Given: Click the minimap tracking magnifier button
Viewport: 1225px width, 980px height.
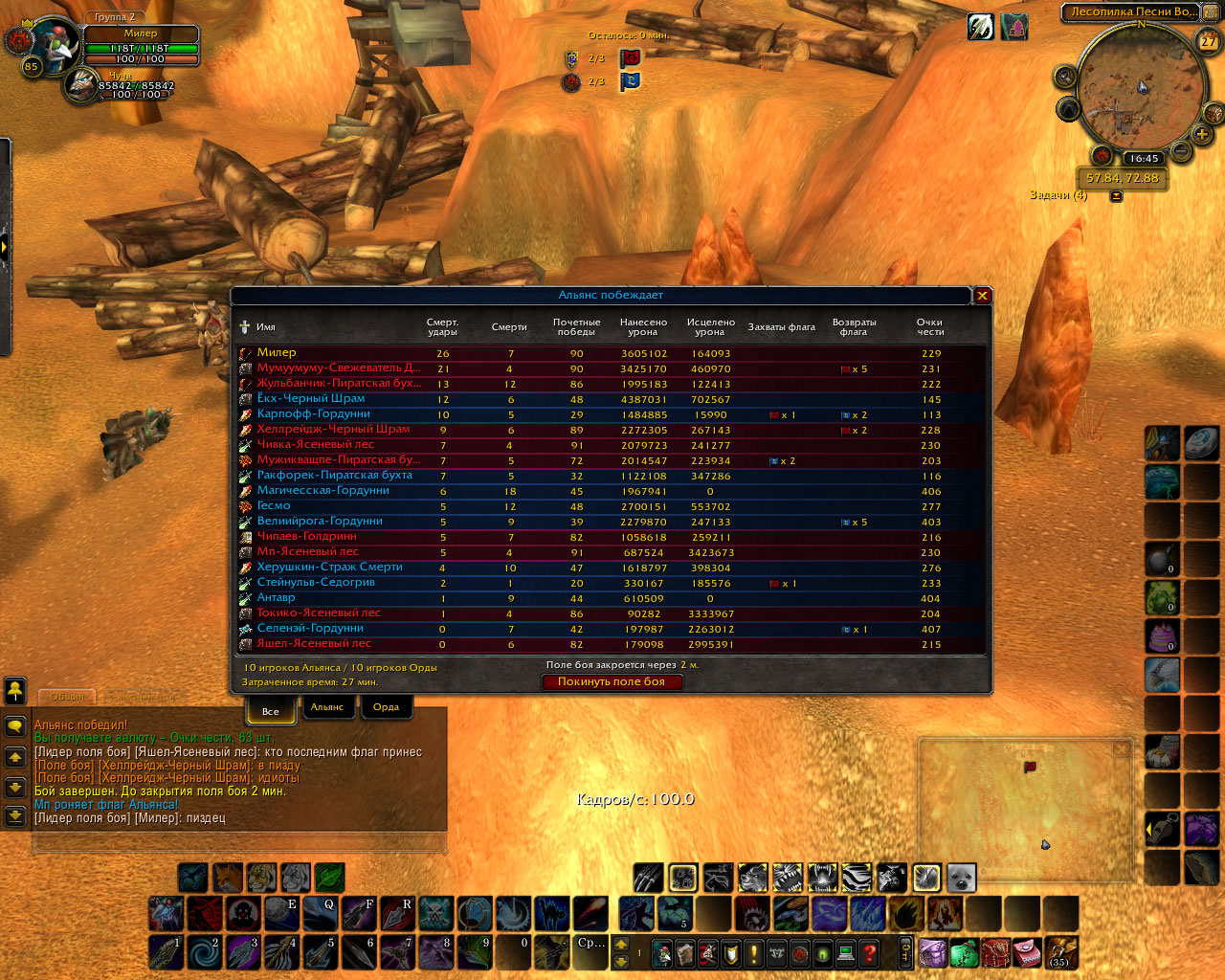Looking at the screenshot, I should [1065, 77].
